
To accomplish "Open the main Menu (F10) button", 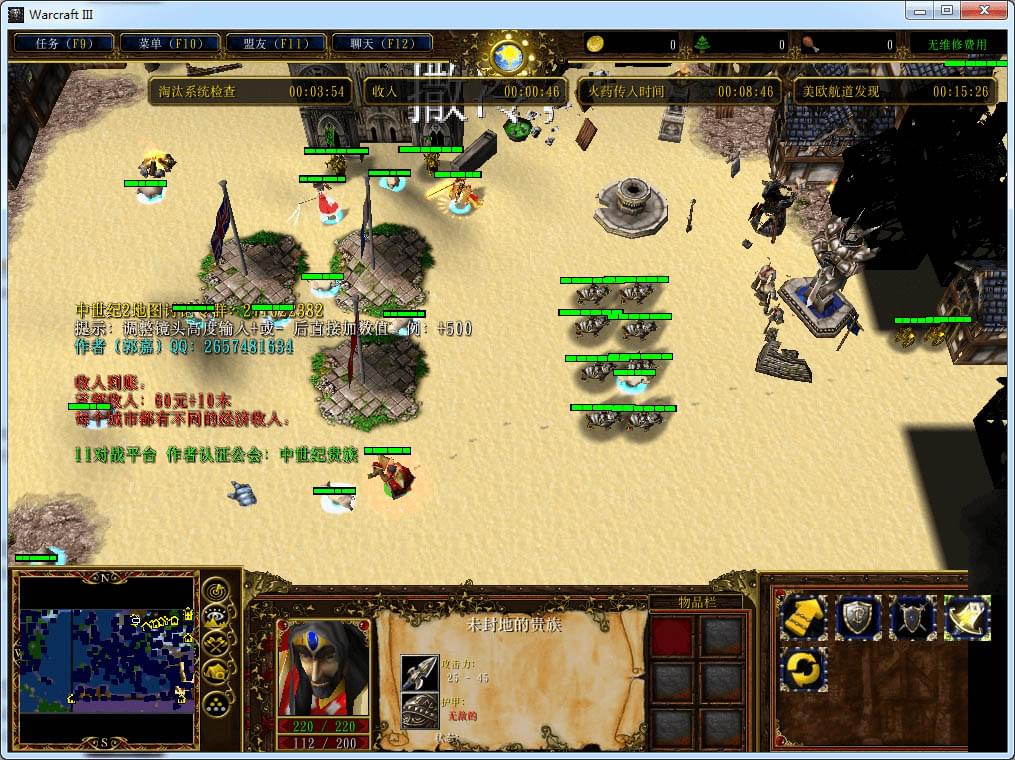I will pyautogui.click(x=165, y=44).
